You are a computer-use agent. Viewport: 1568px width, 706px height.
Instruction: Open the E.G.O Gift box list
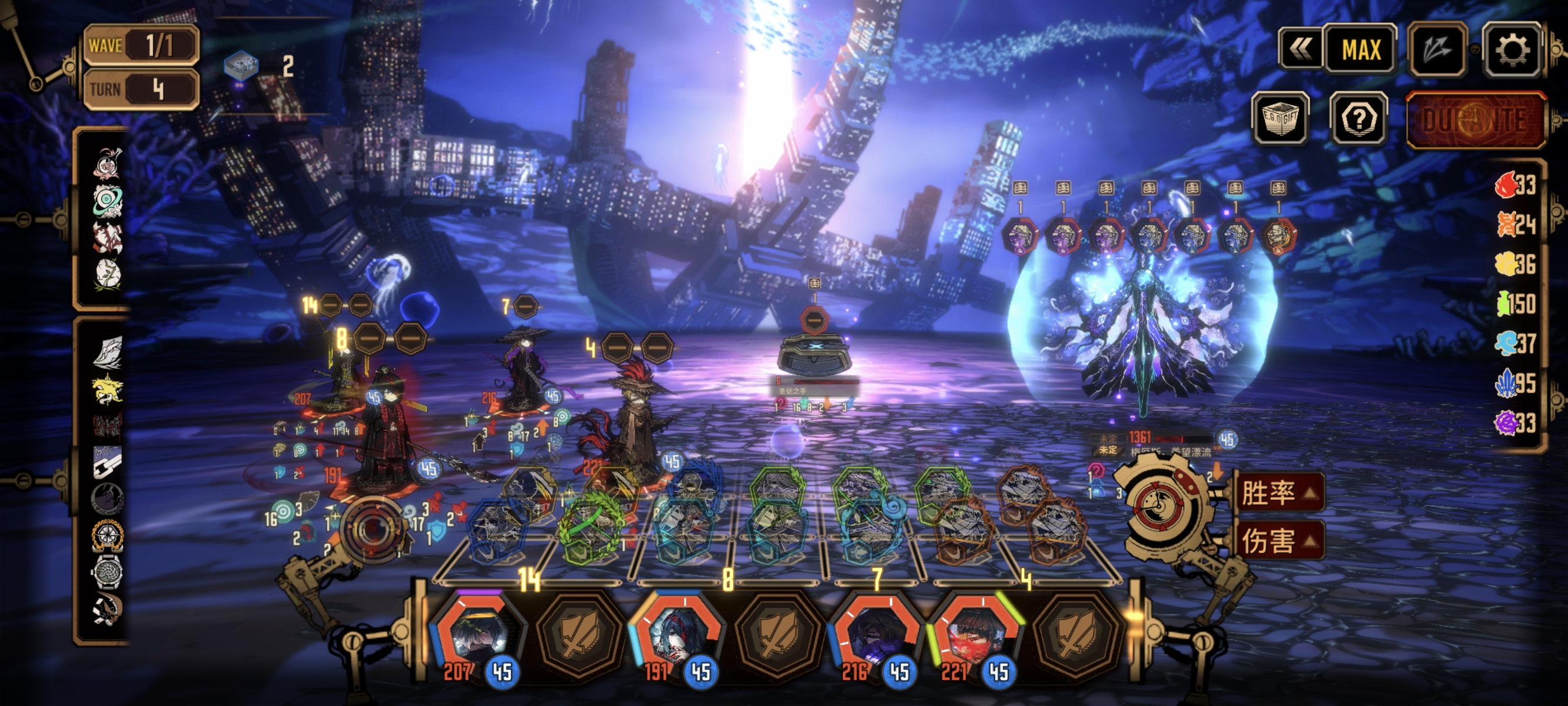click(x=1280, y=118)
